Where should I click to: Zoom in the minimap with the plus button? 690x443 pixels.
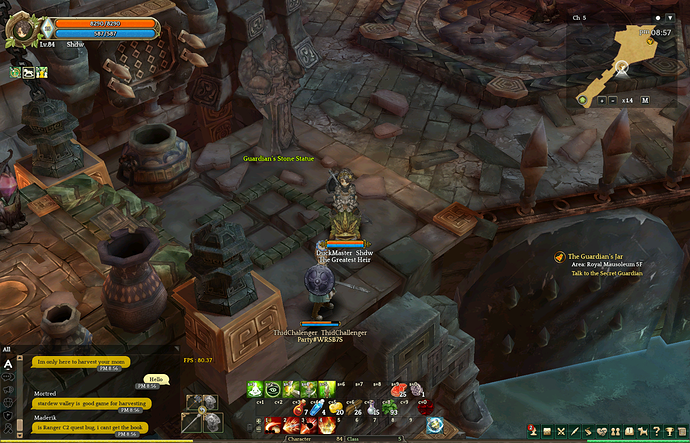601,100
